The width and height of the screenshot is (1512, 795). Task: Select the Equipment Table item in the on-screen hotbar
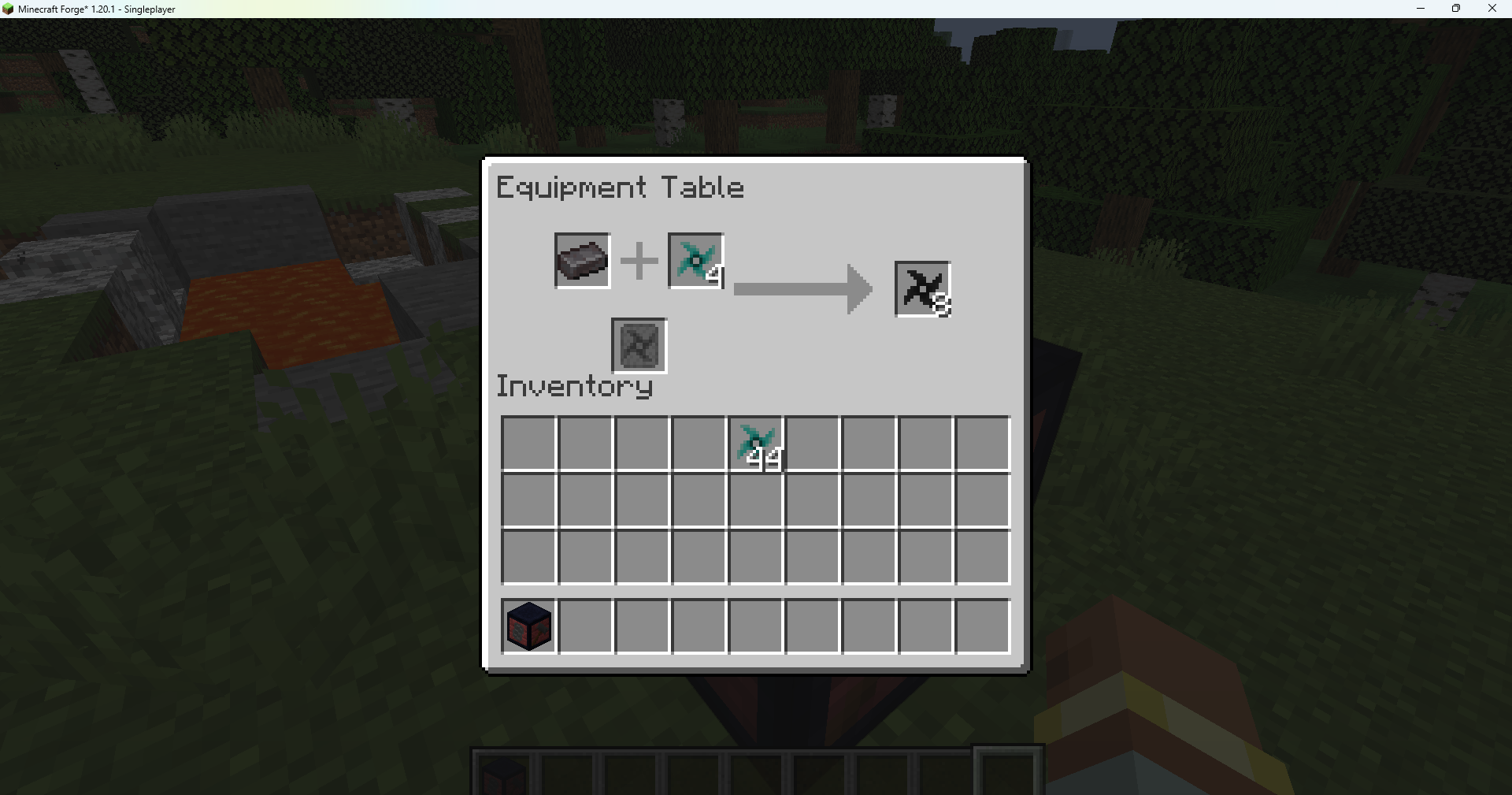[505, 776]
